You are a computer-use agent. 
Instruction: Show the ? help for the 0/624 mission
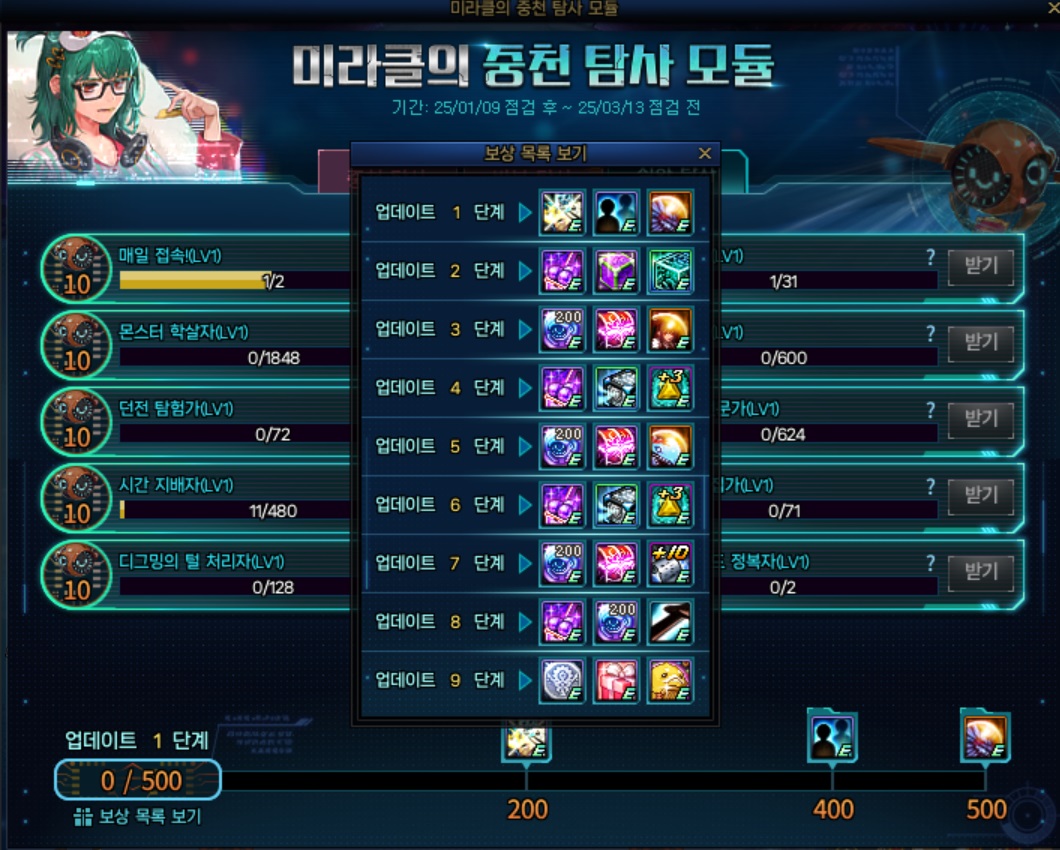[931, 410]
